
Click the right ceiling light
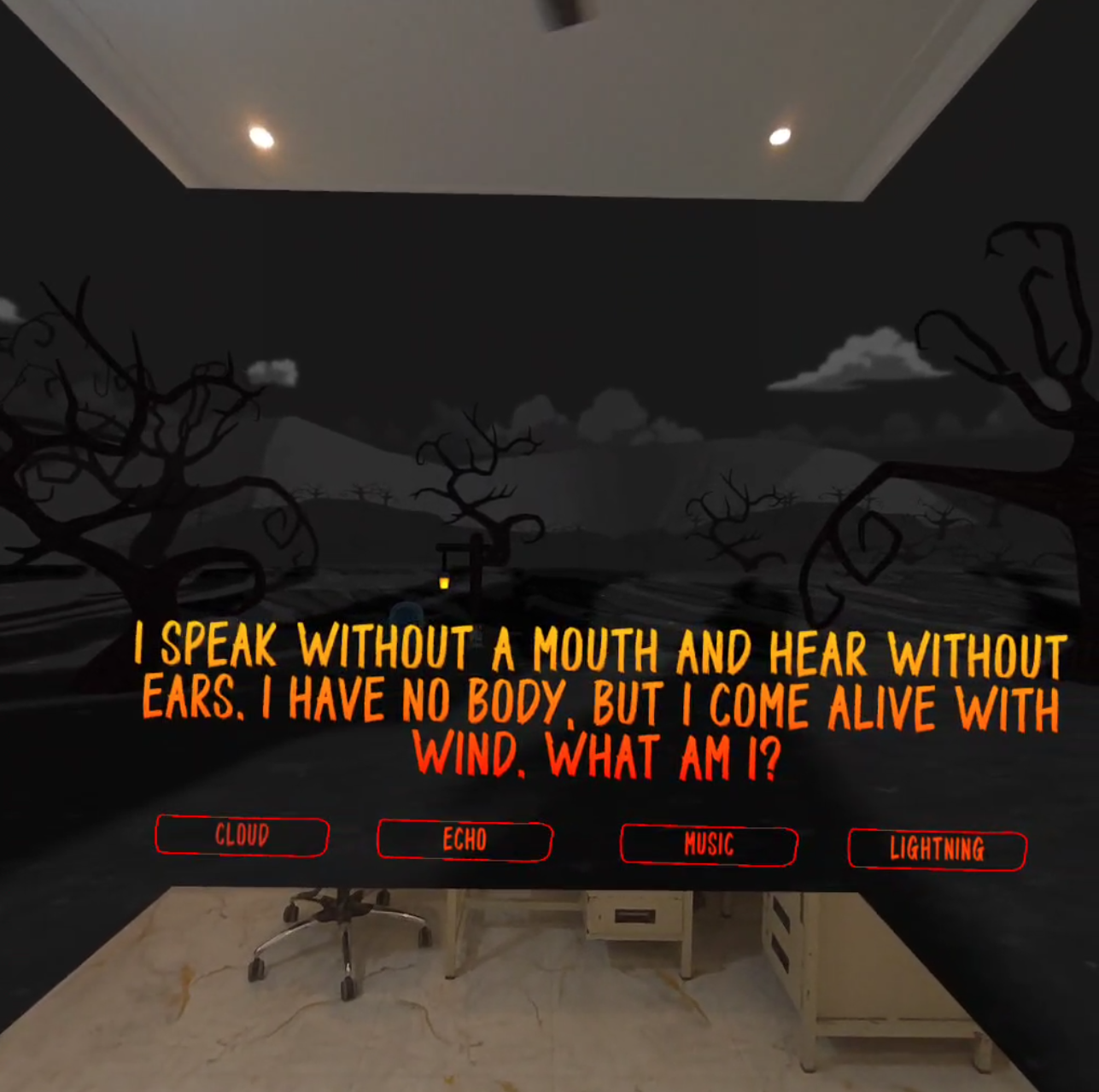(779, 137)
